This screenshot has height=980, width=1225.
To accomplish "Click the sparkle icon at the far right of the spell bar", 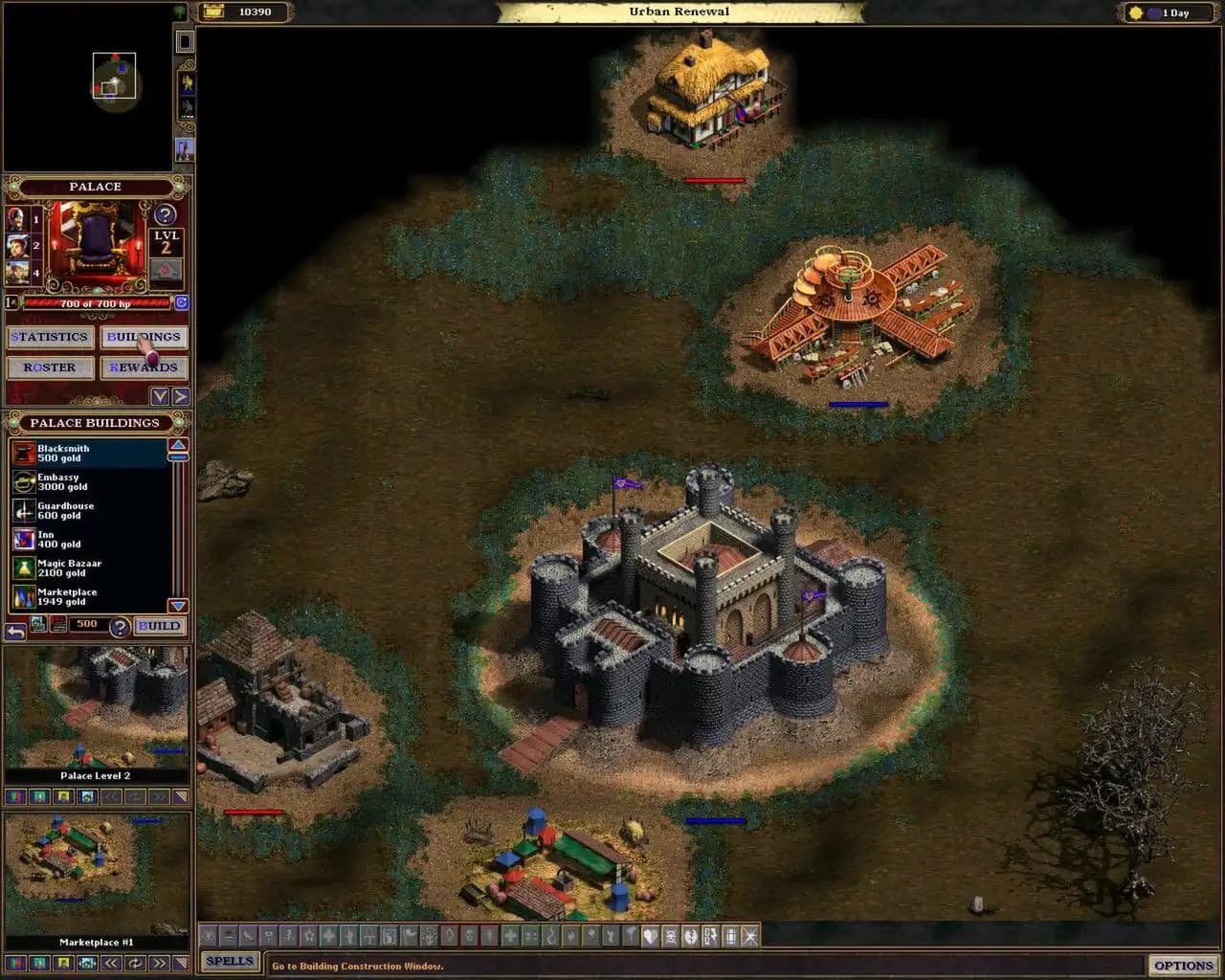I will click(749, 938).
